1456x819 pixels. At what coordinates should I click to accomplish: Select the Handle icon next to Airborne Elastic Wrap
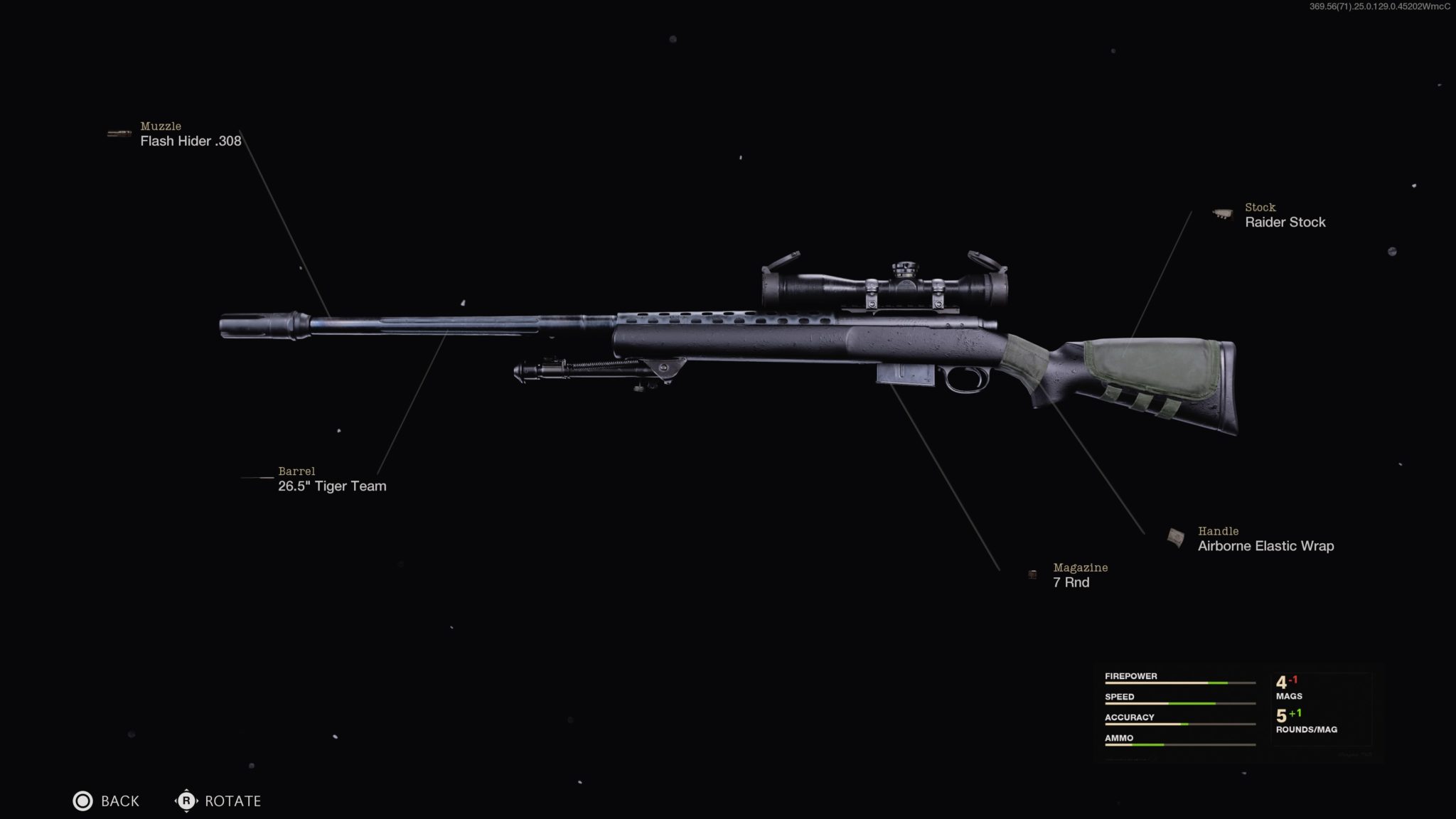tap(1176, 535)
